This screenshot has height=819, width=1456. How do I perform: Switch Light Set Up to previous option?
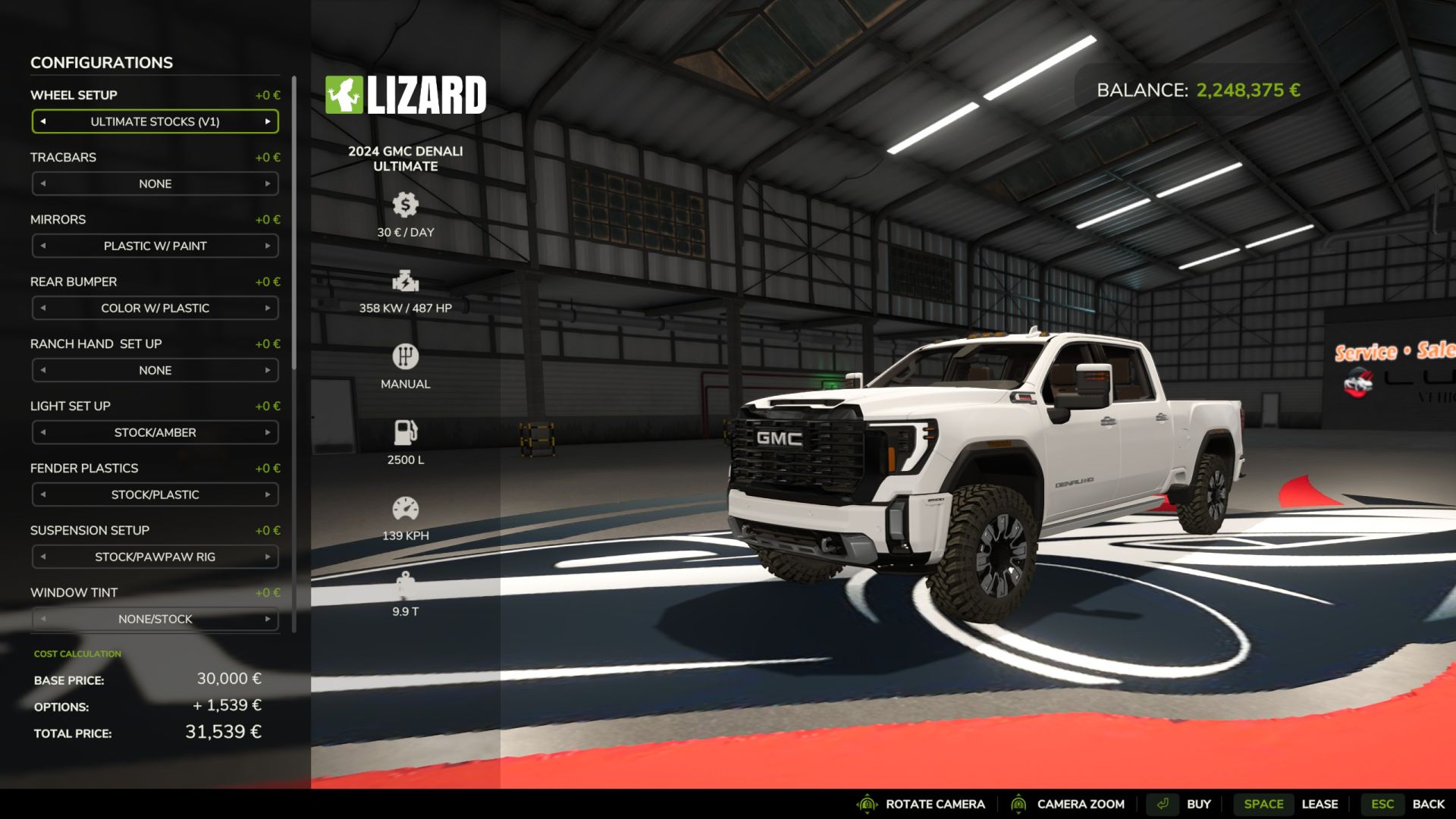43,432
